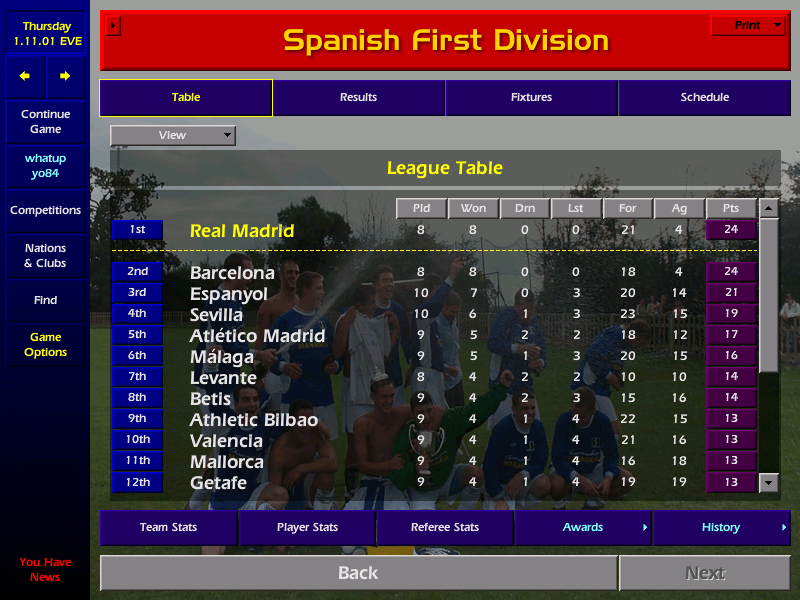
Task: Open the Competitions menu
Action: pyautogui.click(x=45, y=211)
